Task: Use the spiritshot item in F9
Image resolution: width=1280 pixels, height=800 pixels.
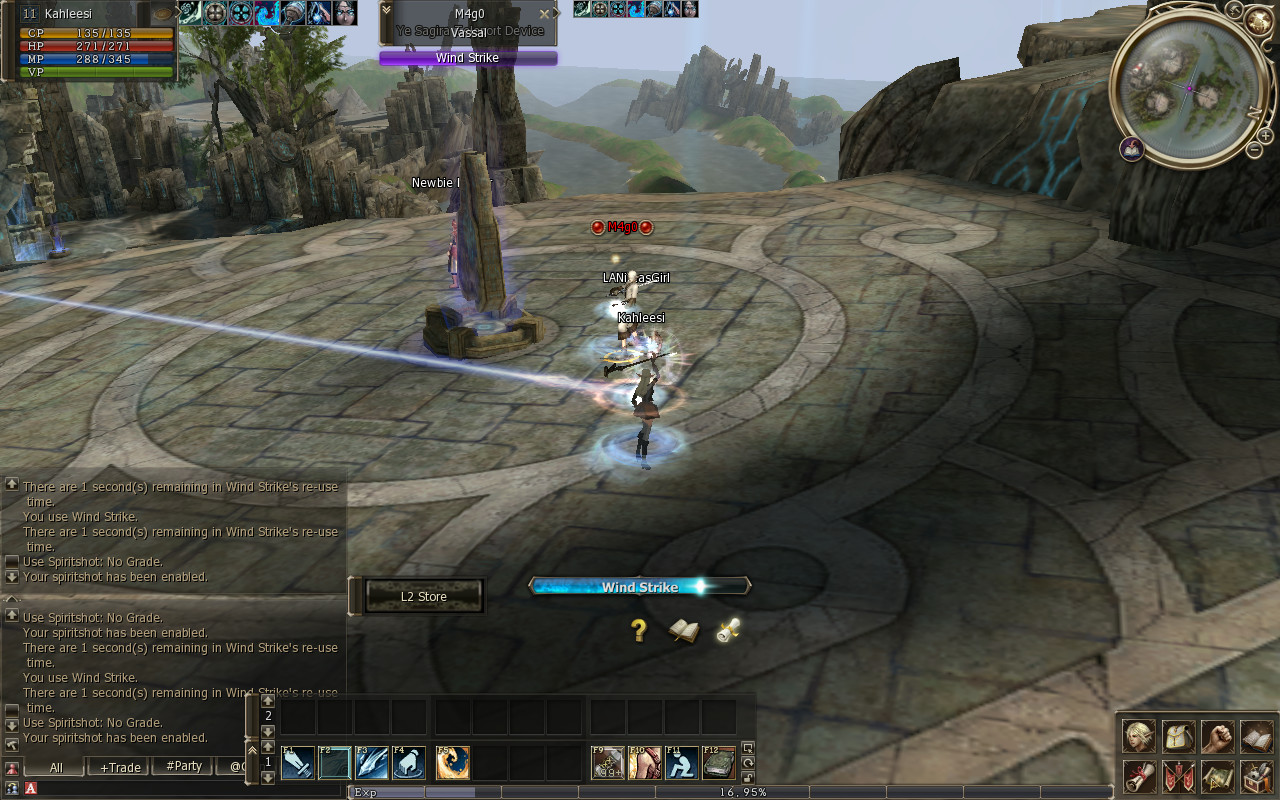Action: coord(608,764)
